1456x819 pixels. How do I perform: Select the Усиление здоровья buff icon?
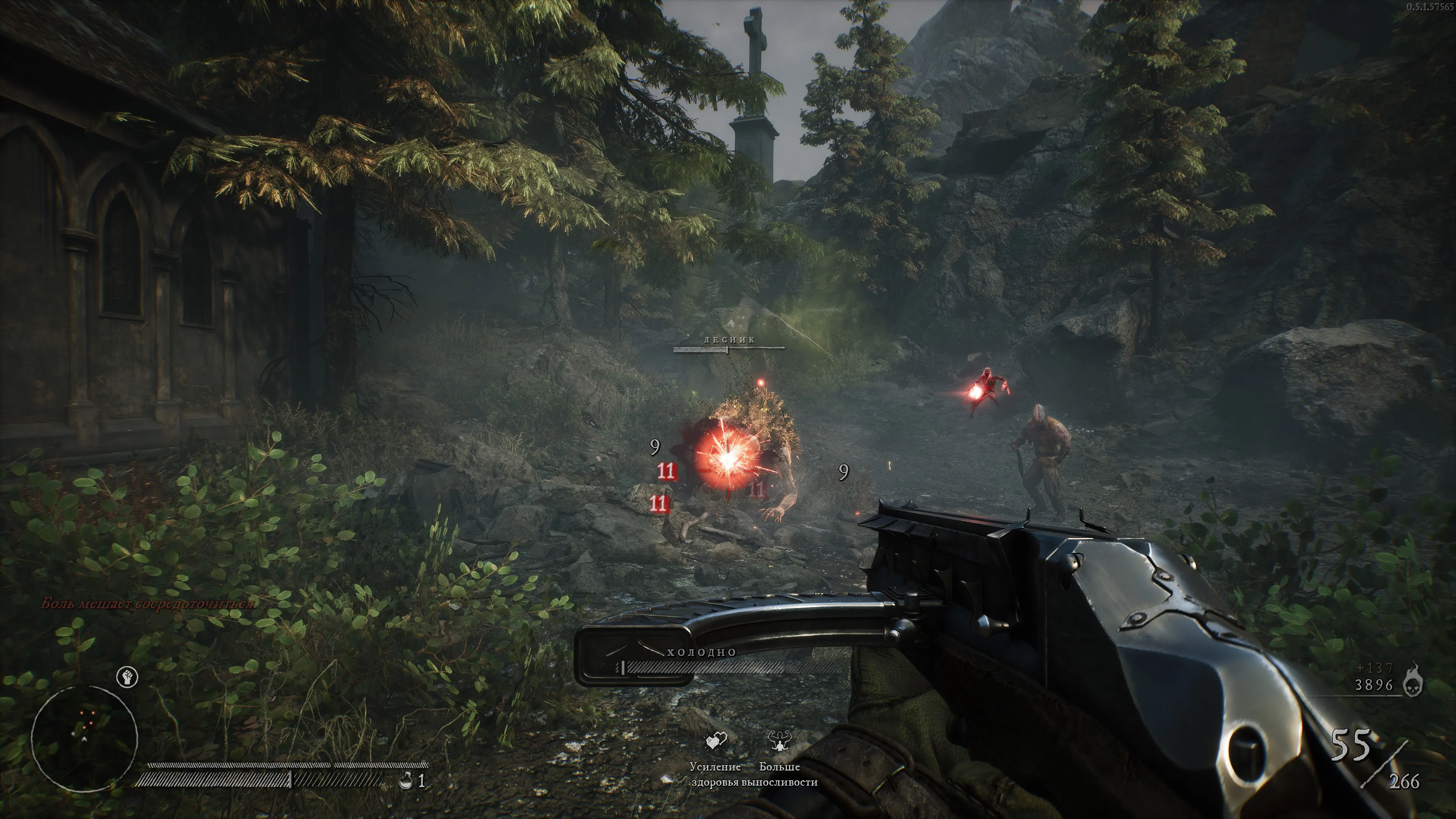tap(715, 742)
